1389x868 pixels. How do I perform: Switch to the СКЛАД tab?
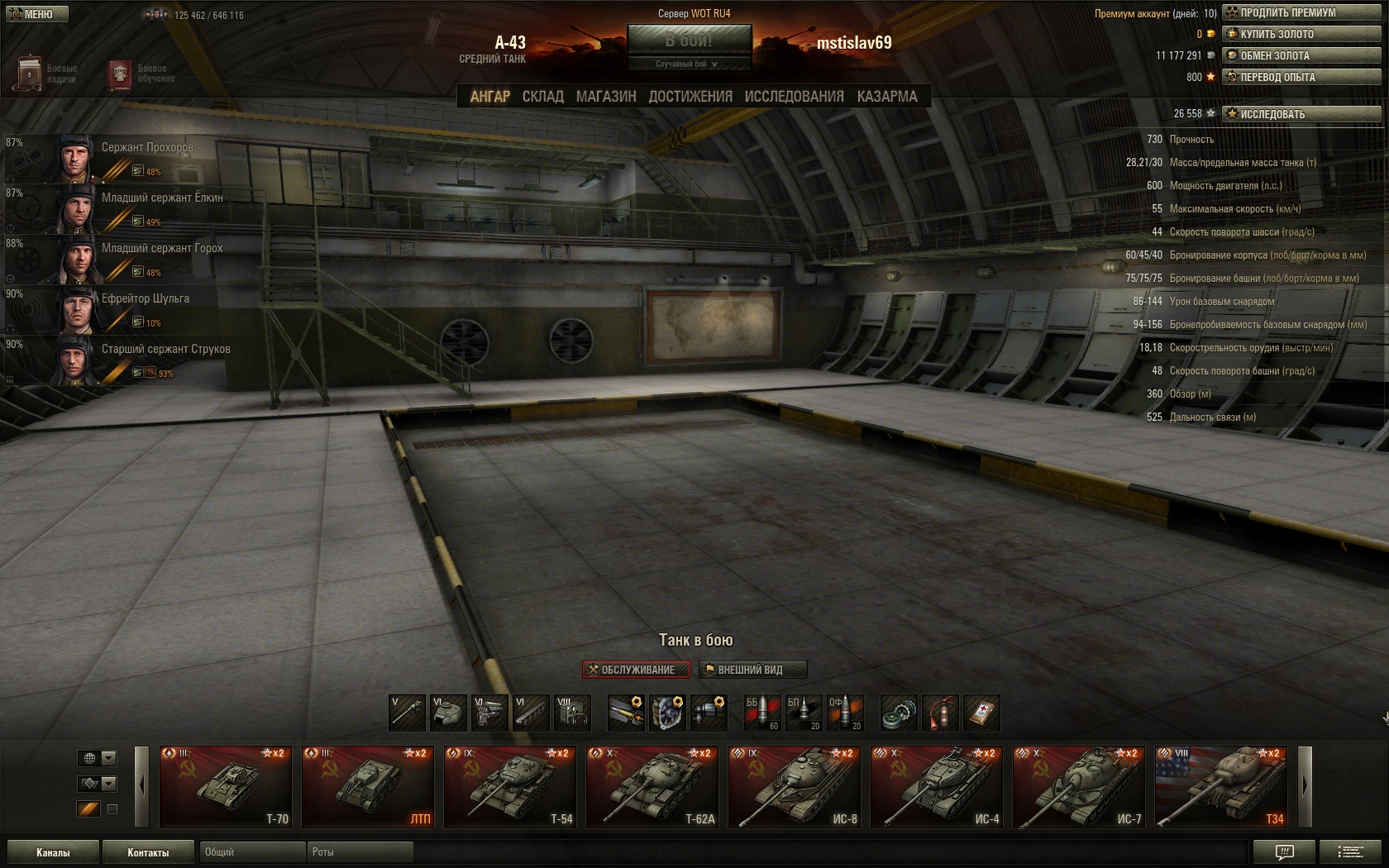click(x=542, y=97)
